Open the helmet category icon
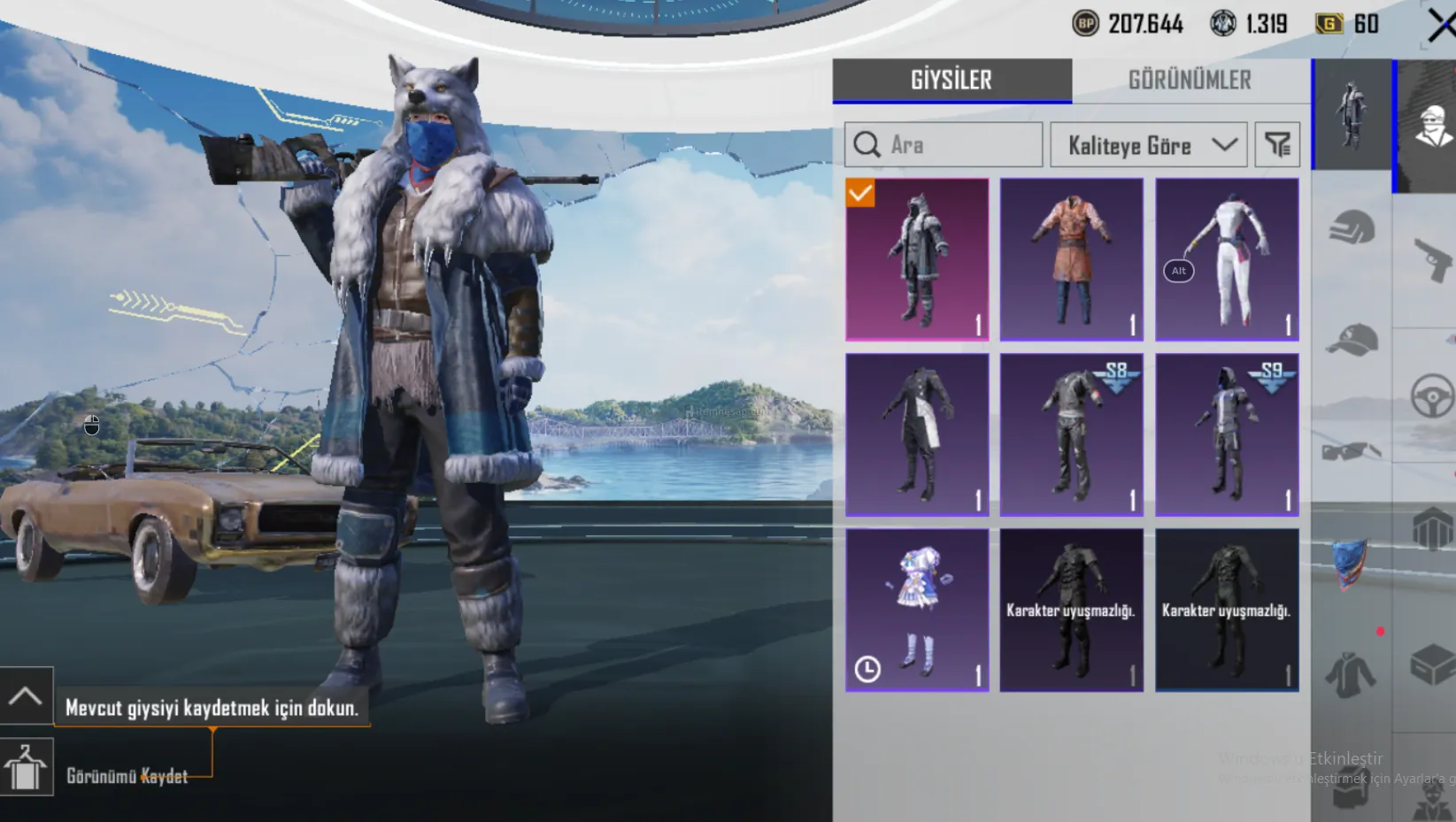 (x=1352, y=228)
